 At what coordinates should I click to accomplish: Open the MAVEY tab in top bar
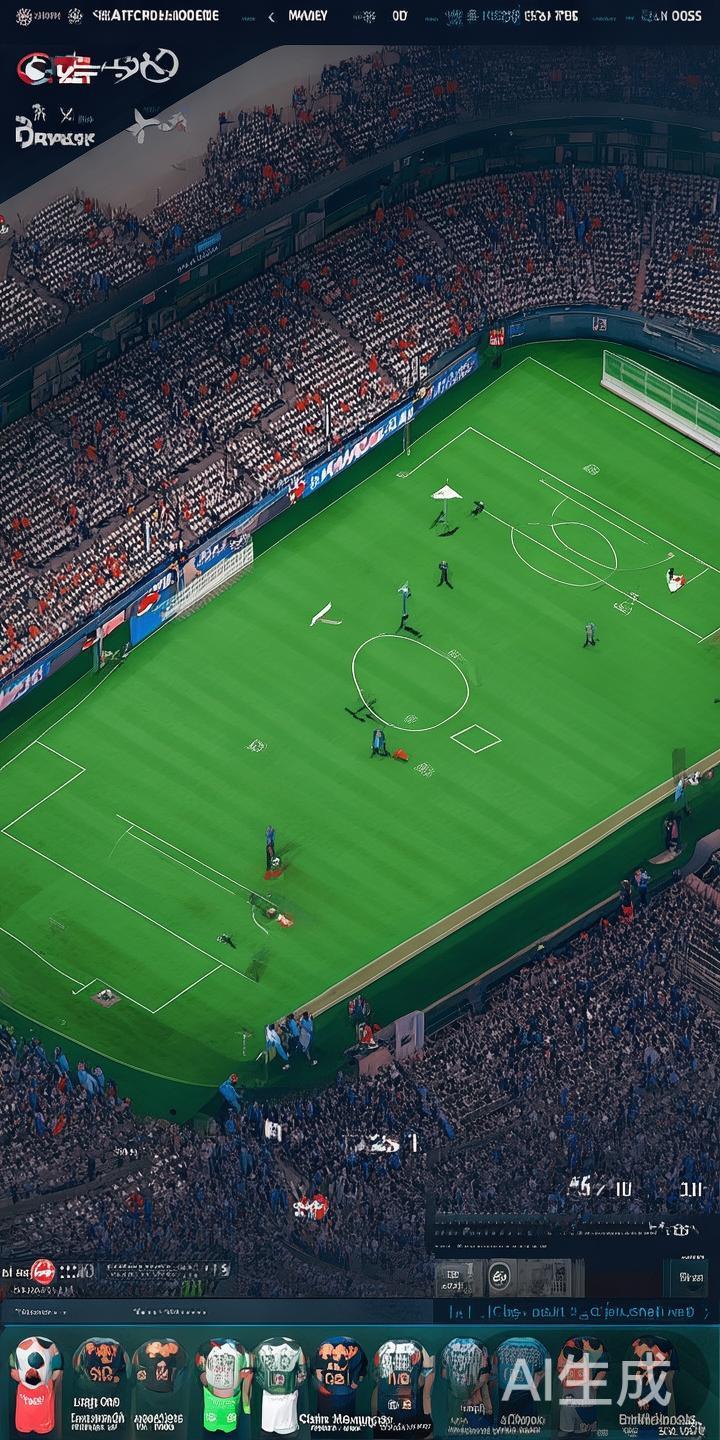click(307, 16)
